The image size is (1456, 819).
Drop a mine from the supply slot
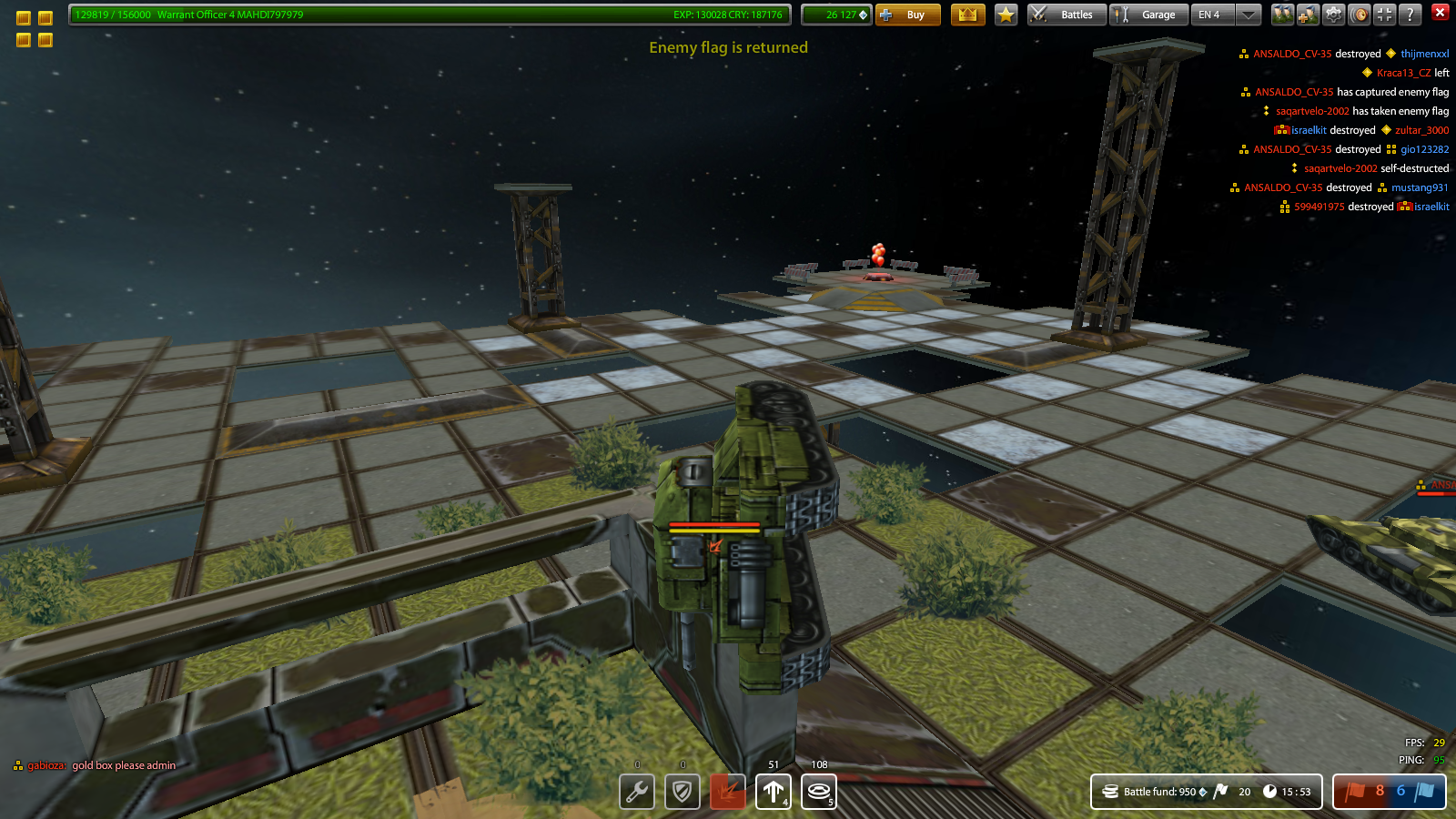click(x=819, y=792)
